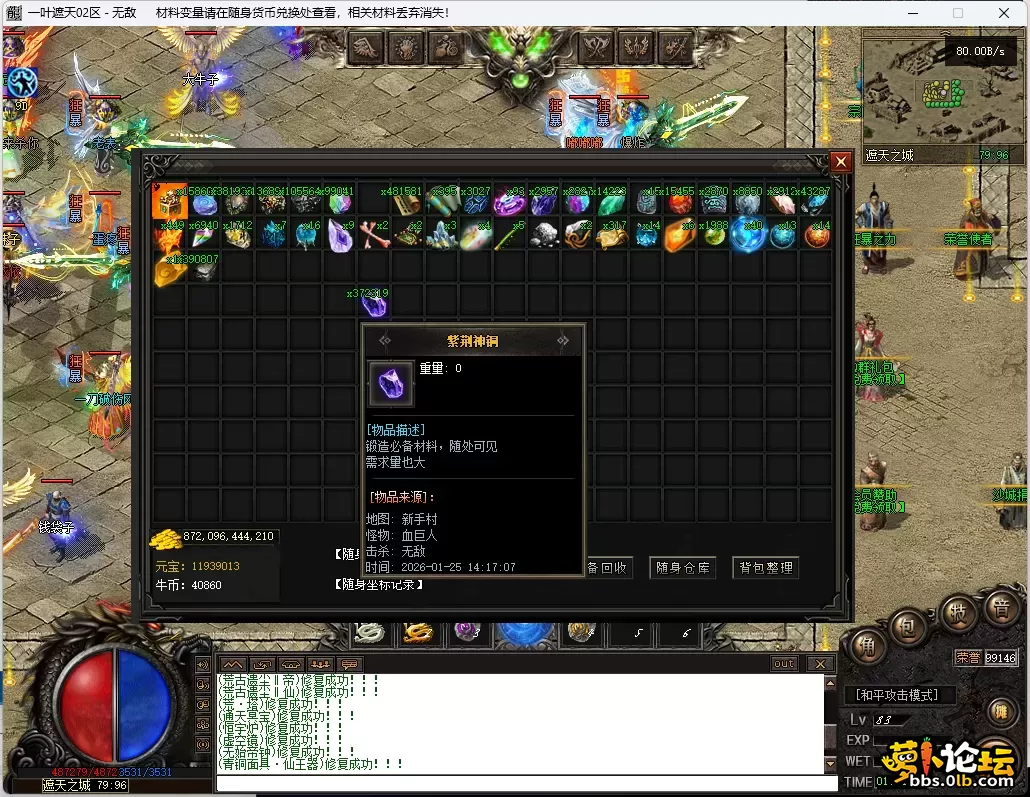Image resolution: width=1030 pixels, height=797 pixels.
Task: Close the inventory bag window
Action: coord(841,160)
